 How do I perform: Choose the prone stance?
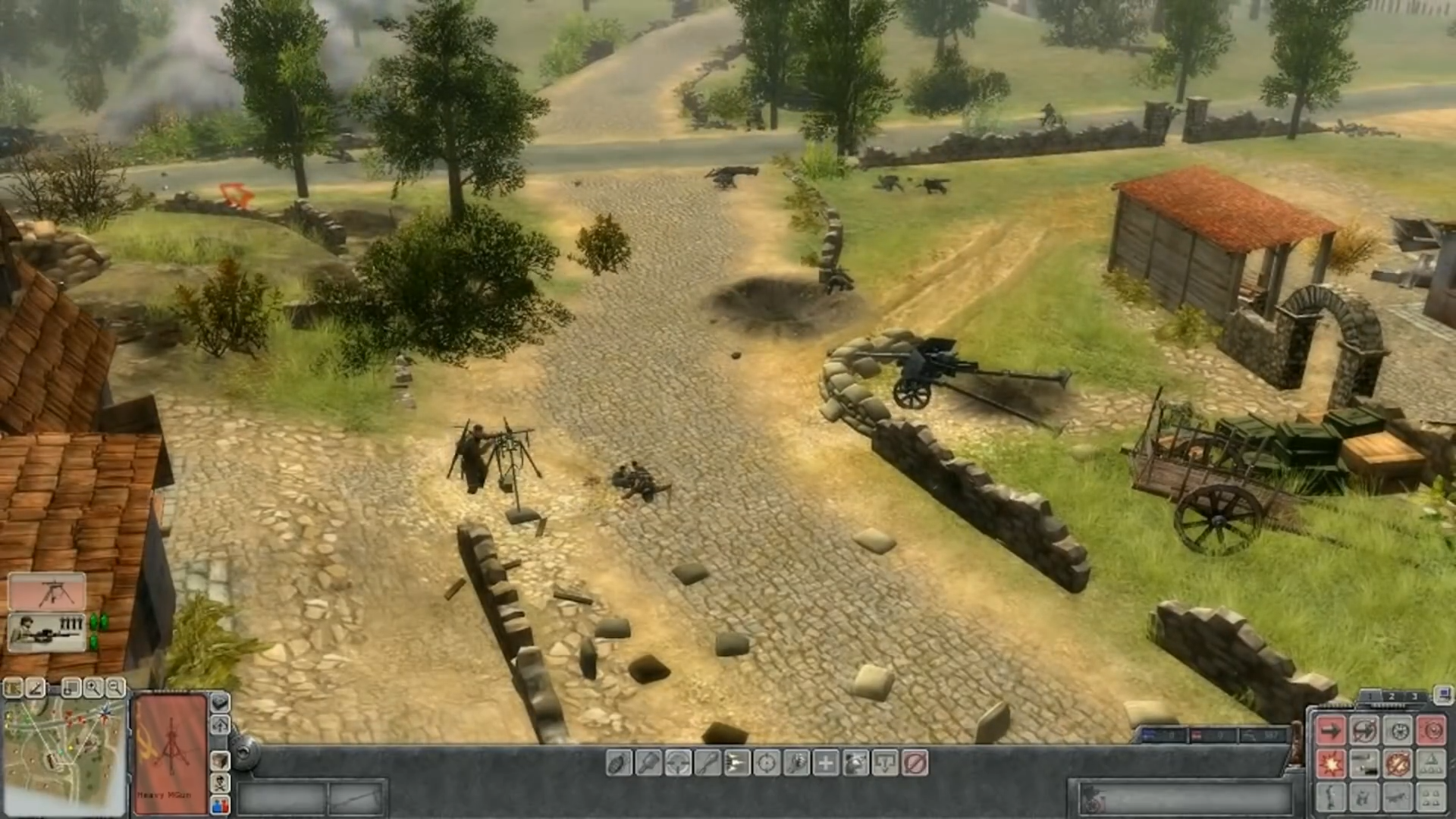[1398, 798]
